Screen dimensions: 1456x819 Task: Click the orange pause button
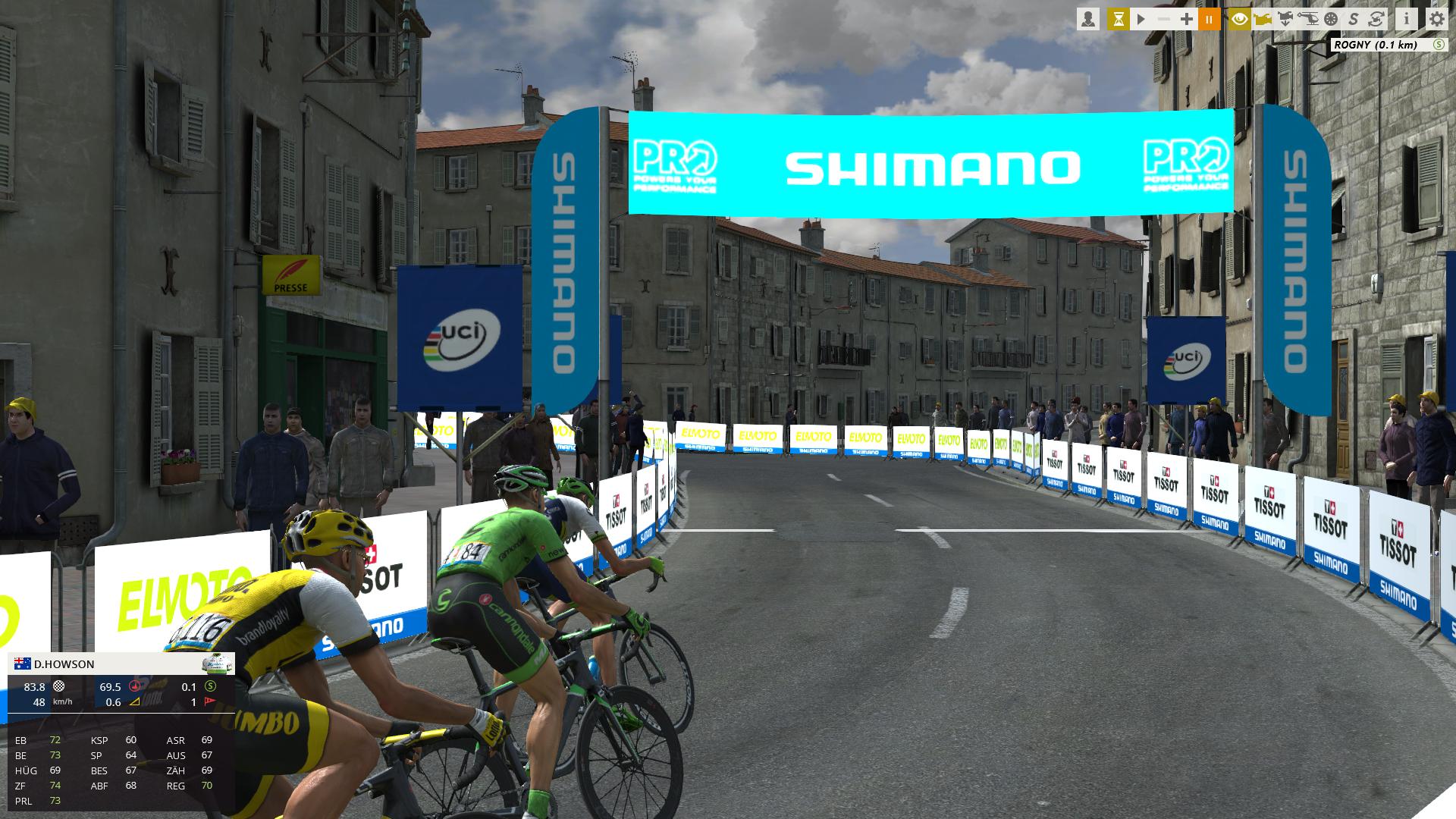tap(1210, 19)
